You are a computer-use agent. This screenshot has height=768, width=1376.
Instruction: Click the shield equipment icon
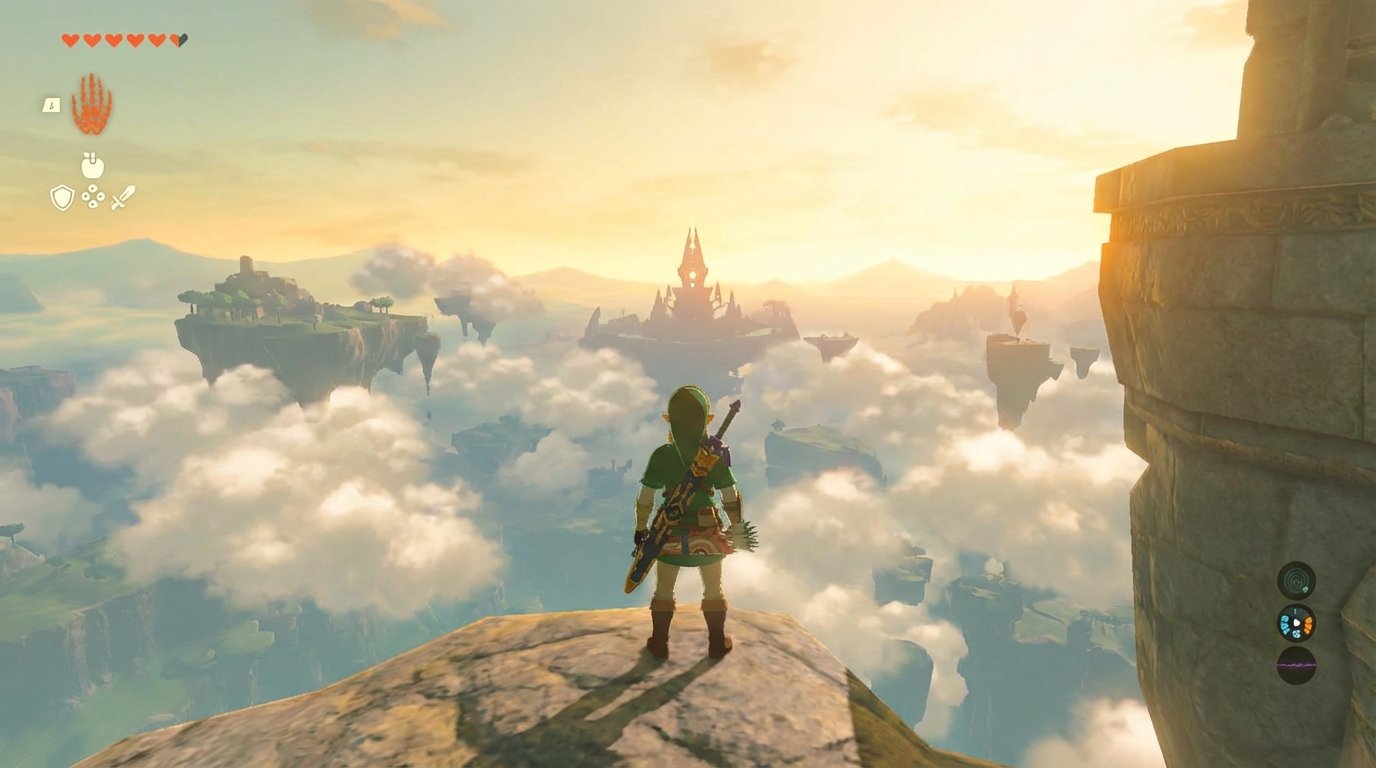[x=61, y=196]
